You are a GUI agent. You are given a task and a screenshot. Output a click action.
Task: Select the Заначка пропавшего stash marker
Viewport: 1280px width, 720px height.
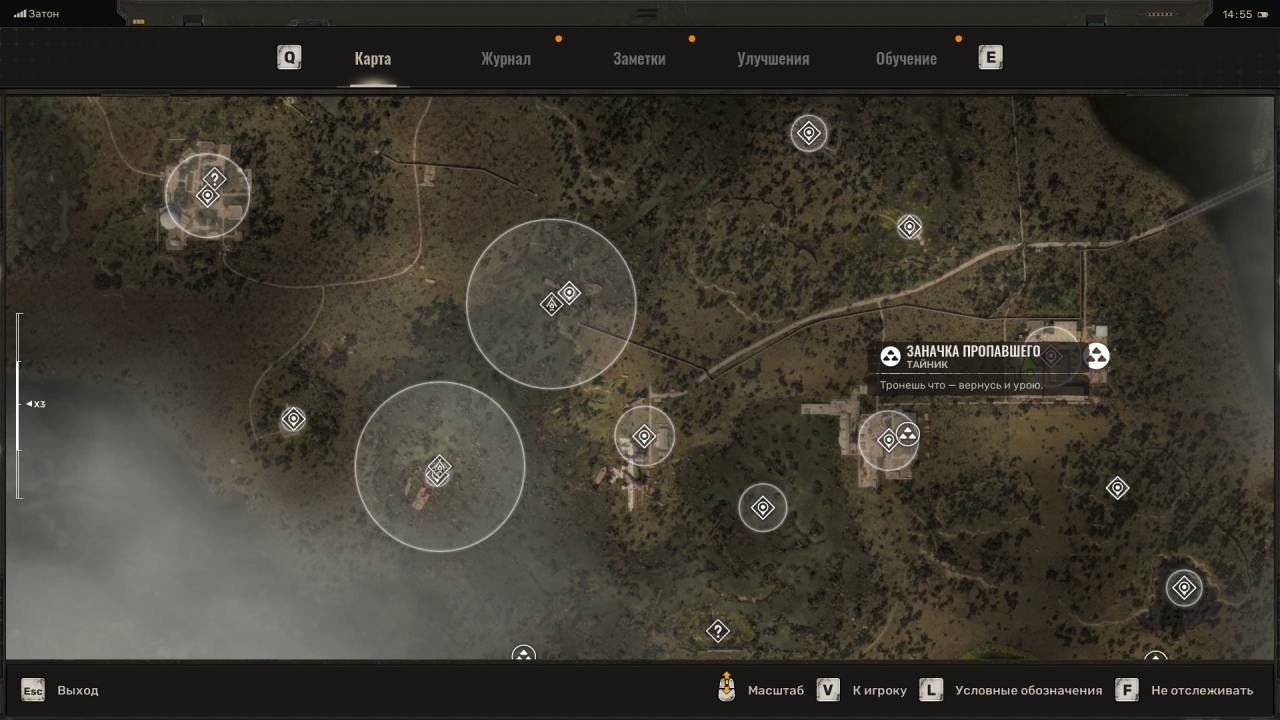click(x=1097, y=356)
